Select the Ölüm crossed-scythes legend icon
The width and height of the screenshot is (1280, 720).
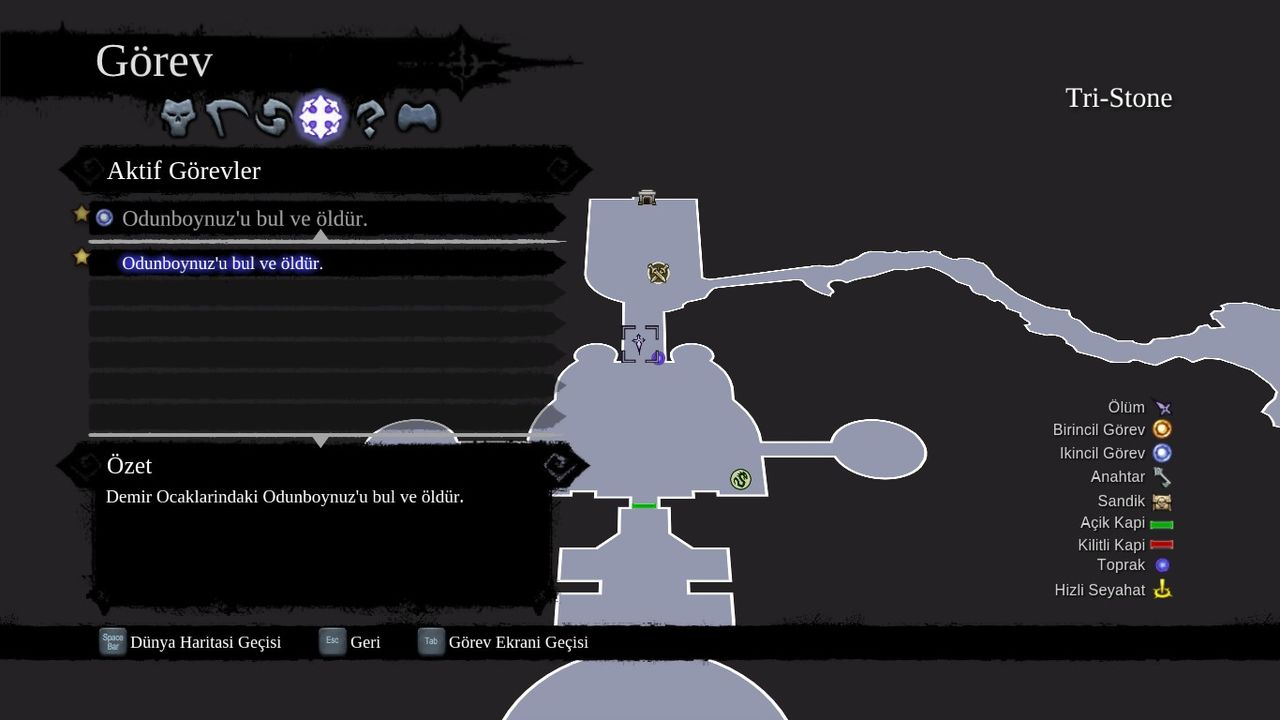coord(1163,407)
